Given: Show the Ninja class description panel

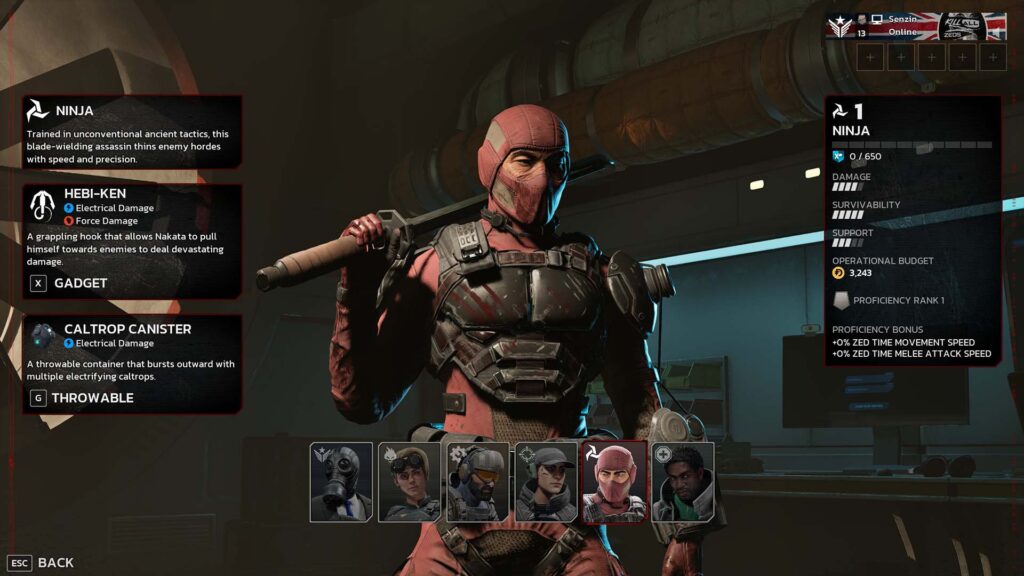Looking at the screenshot, I should pyautogui.click(x=132, y=131).
